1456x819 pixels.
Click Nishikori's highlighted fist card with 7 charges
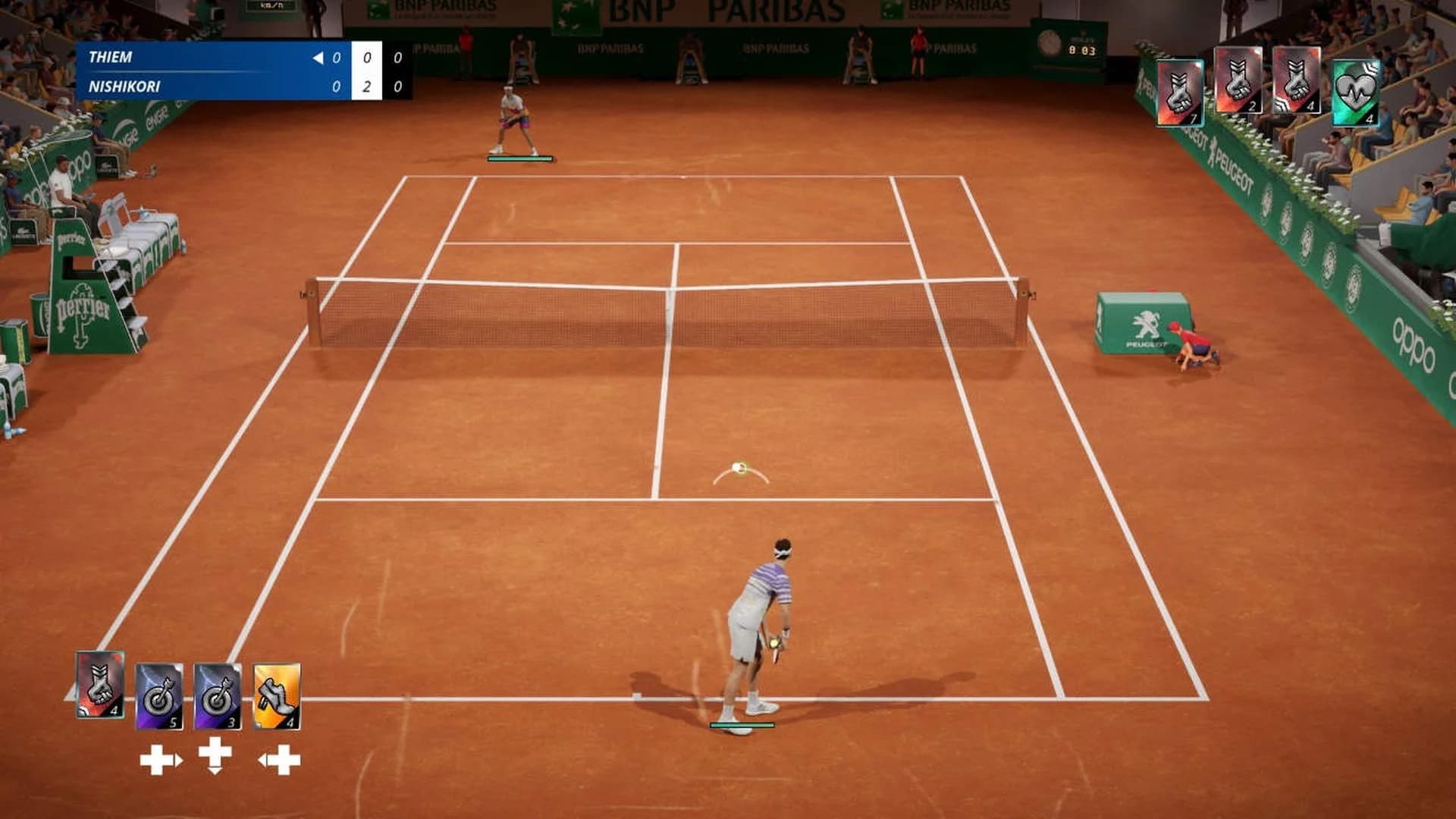coord(1181,89)
